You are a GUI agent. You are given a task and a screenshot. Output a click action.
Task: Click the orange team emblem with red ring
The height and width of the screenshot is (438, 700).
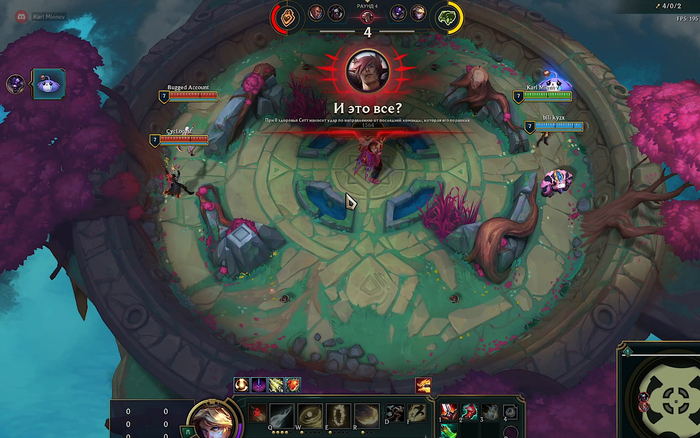285,15
